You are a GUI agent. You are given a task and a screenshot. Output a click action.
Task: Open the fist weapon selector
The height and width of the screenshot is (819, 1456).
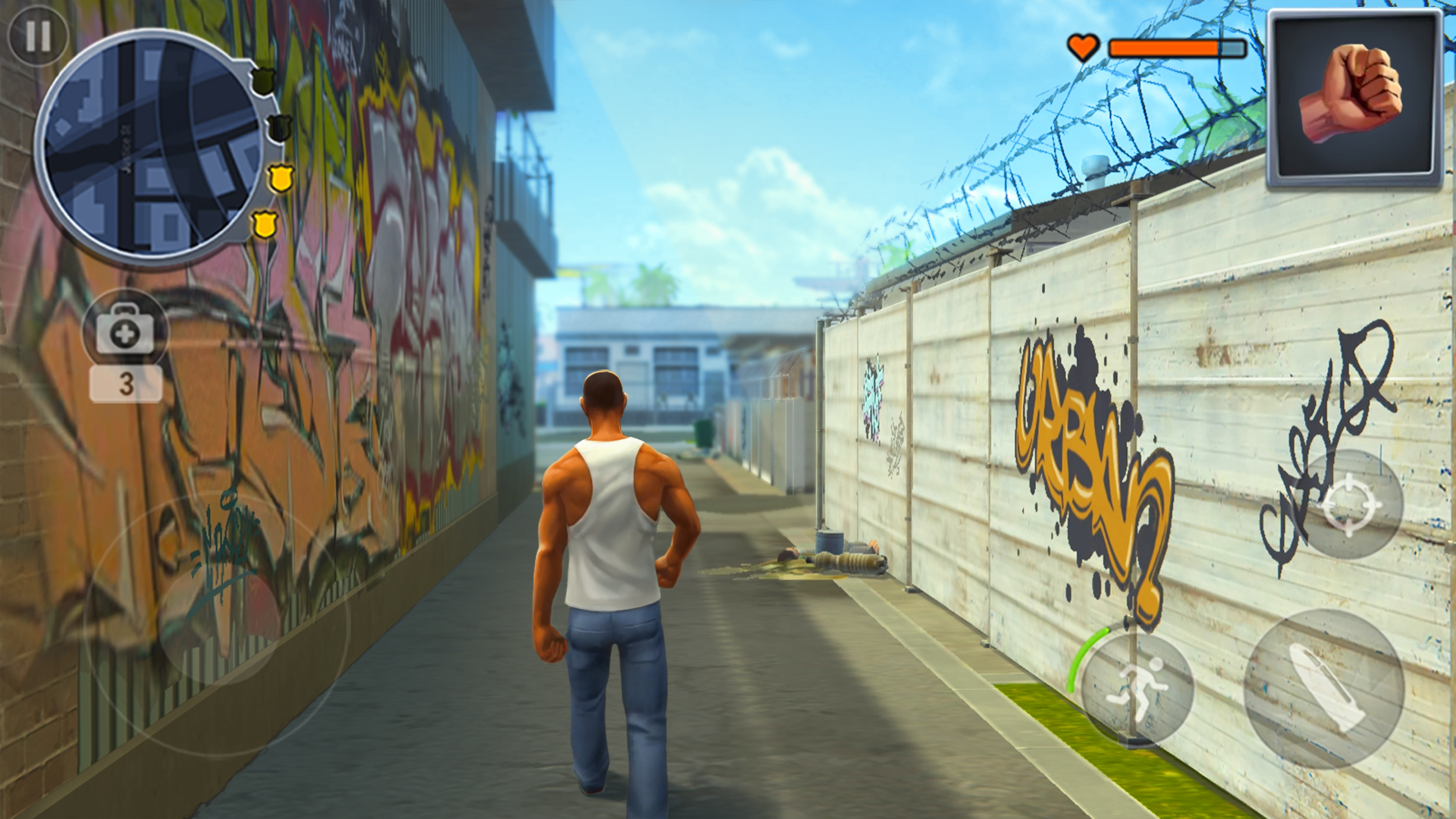[x=1354, y=98]
